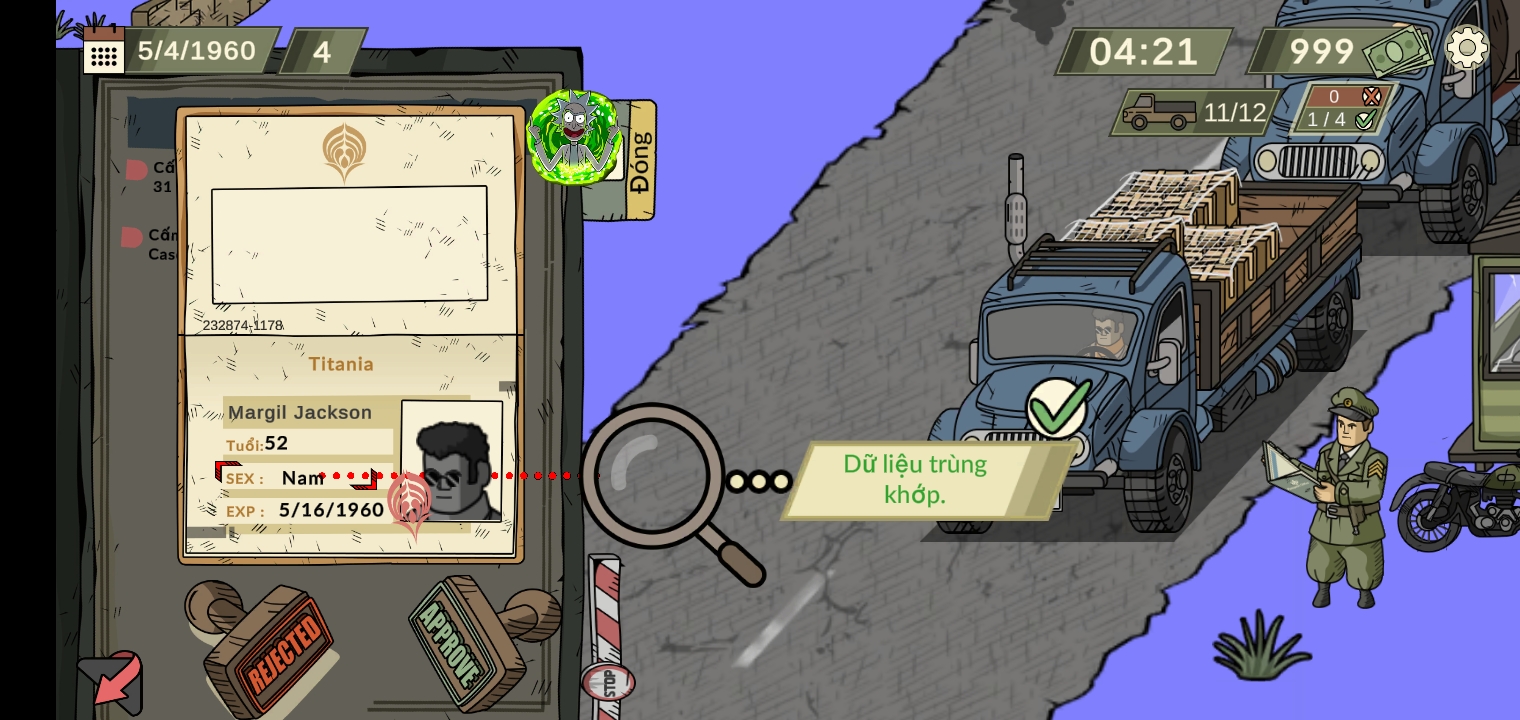The width and height of the screenshot is (1520, 720).
Task: Select Margil Jackson's passport photo
Action: (452, 460)
